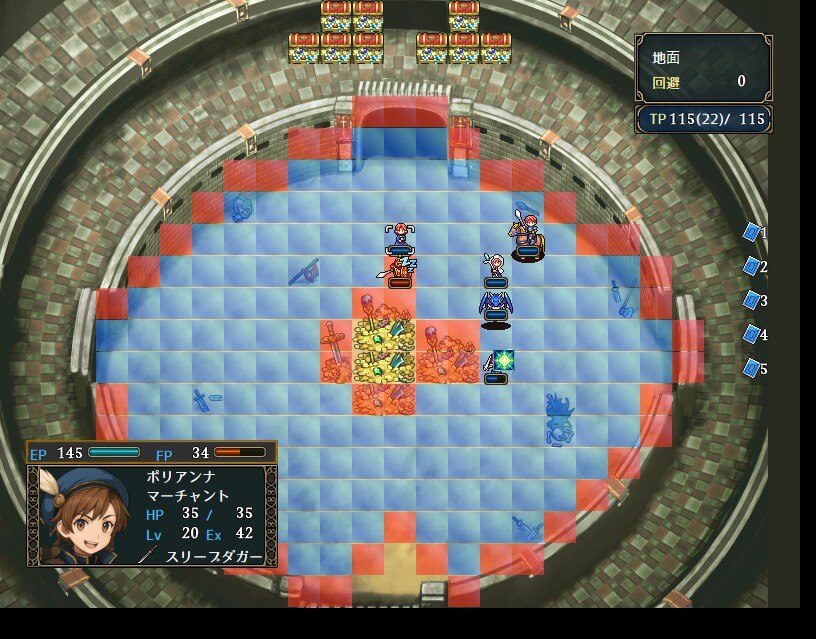Choose the blue dragon unit
Viewport: 816px width, 639px height.
pos(495,304)
